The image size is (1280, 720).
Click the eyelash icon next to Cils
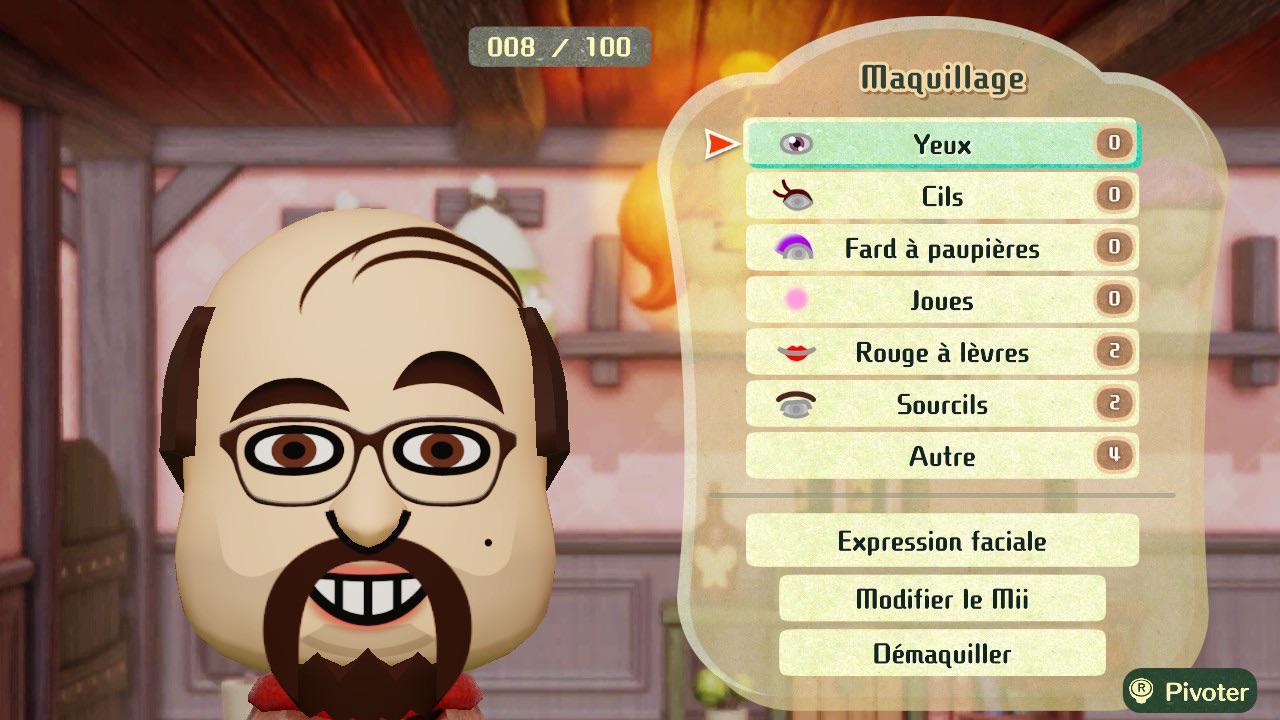796,196
